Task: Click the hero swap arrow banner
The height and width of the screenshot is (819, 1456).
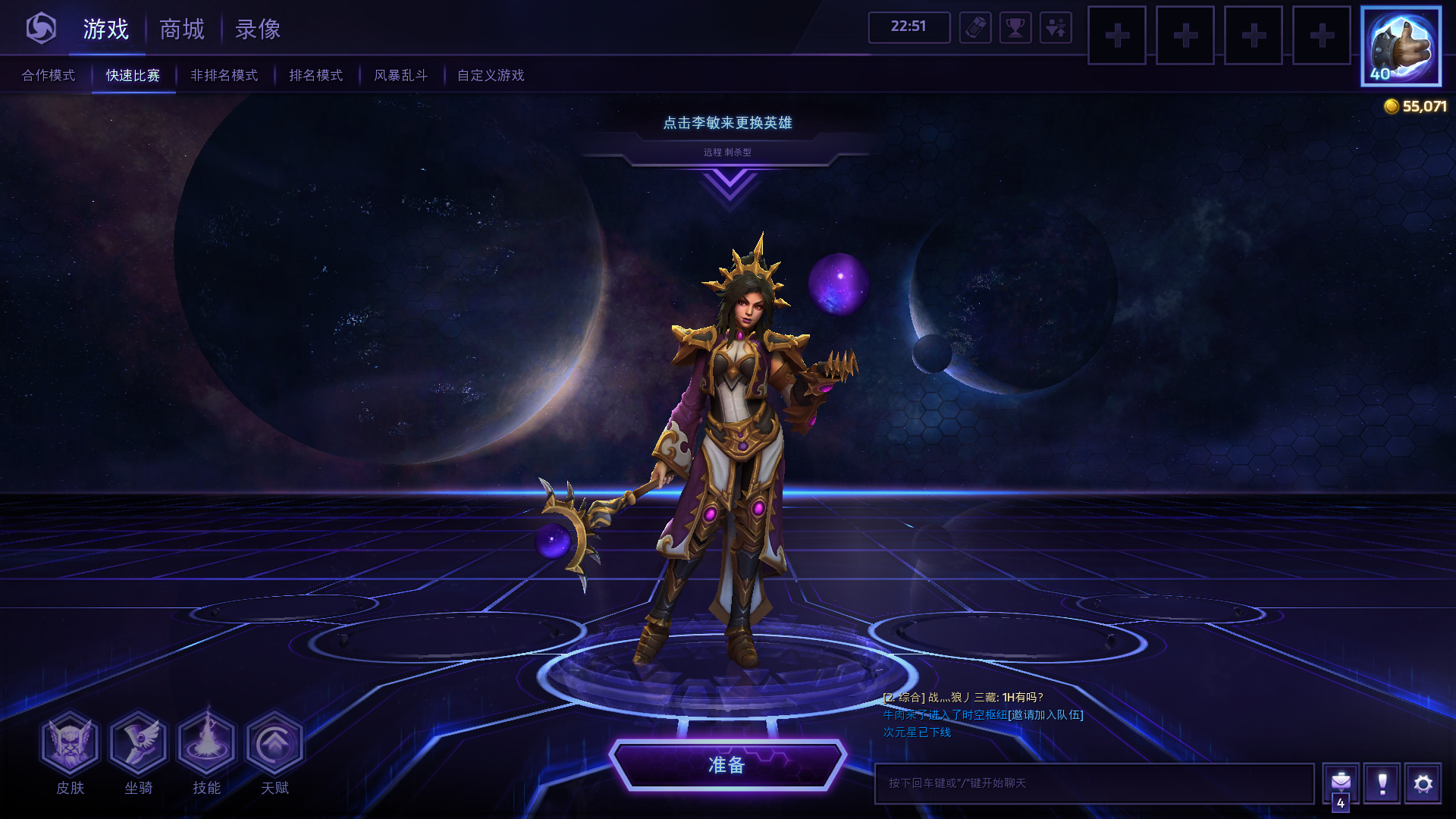Action: 728,184
